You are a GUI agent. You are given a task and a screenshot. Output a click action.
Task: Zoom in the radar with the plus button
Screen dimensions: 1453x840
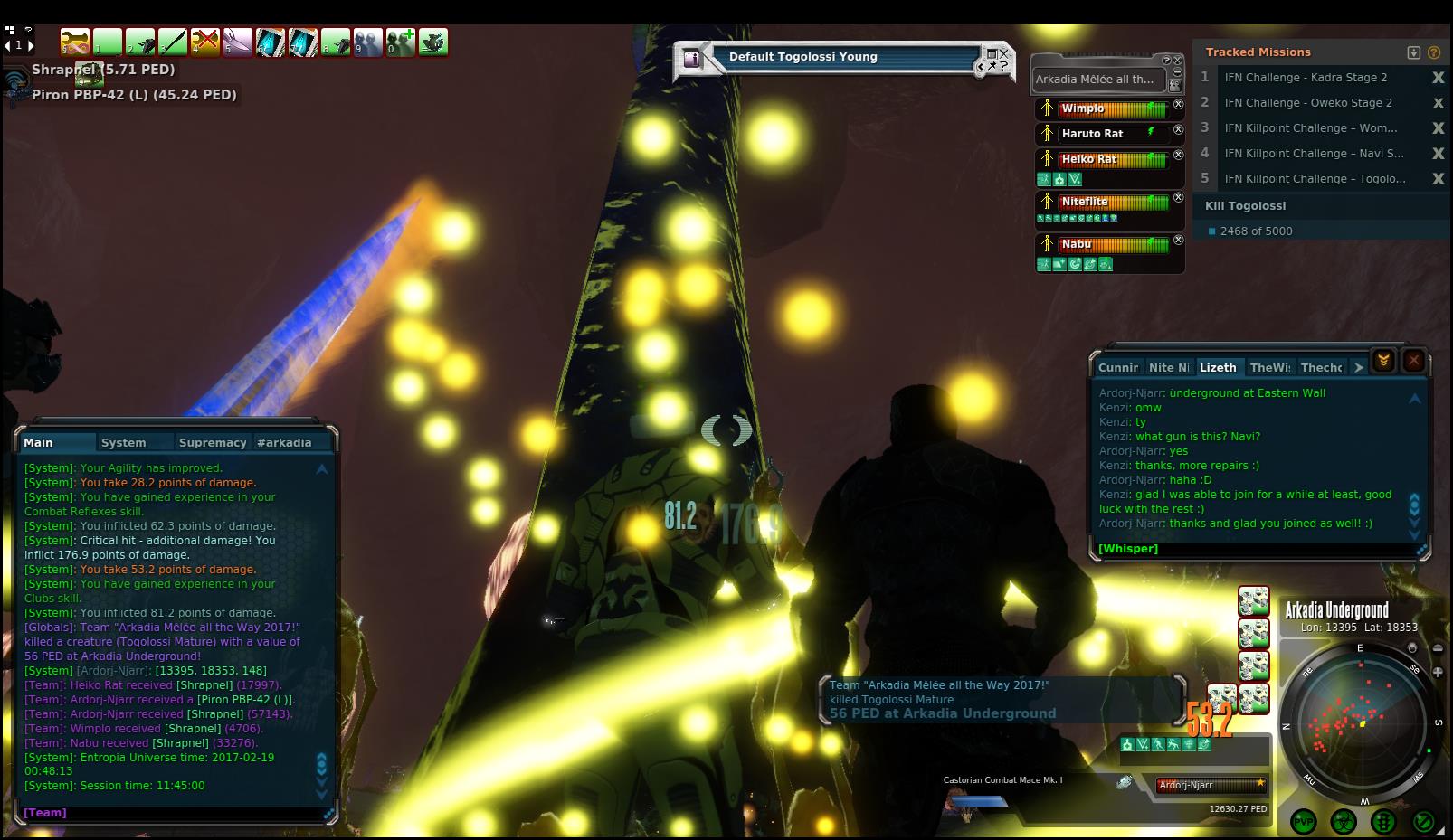[1438, 672]
